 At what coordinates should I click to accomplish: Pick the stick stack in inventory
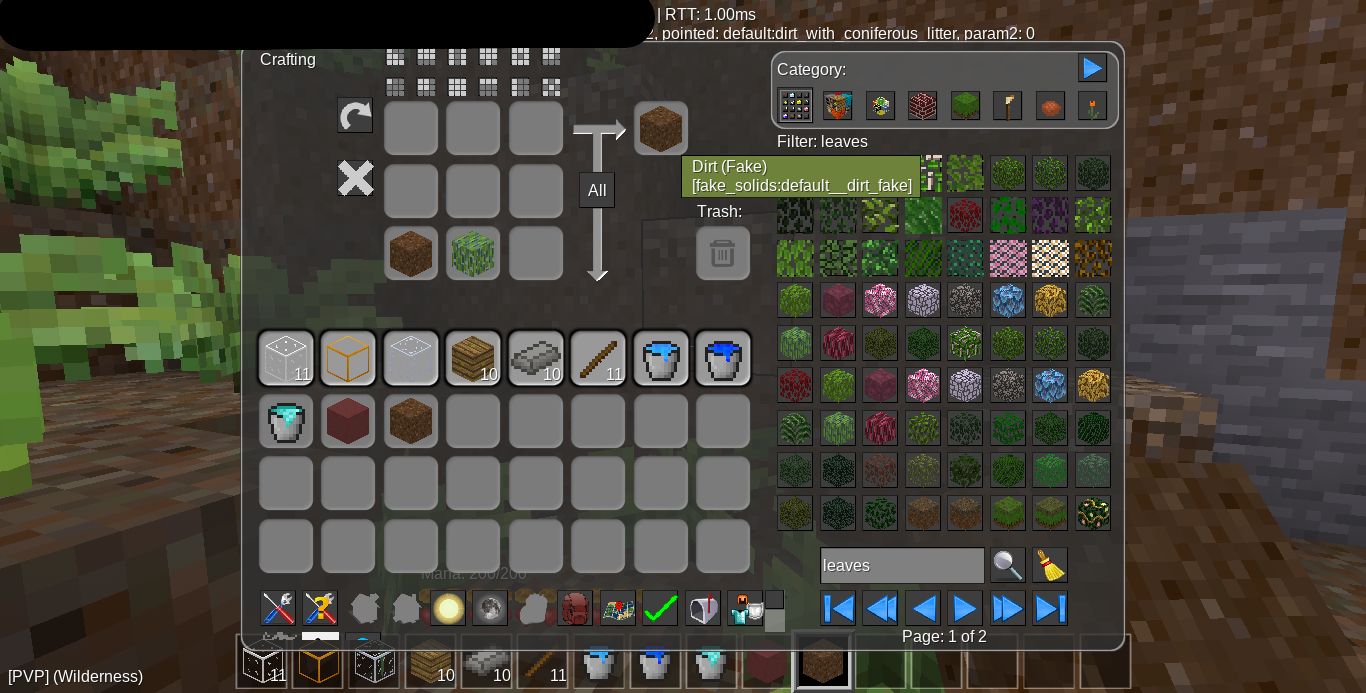pyautogui.click(x=598, y=358)
